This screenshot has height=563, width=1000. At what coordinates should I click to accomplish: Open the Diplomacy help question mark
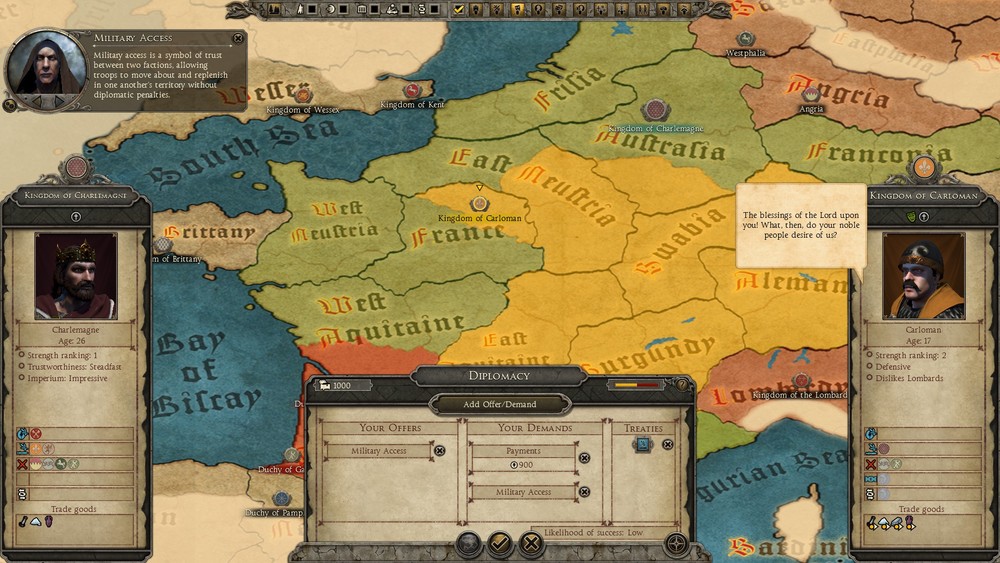tap(682, 384)
